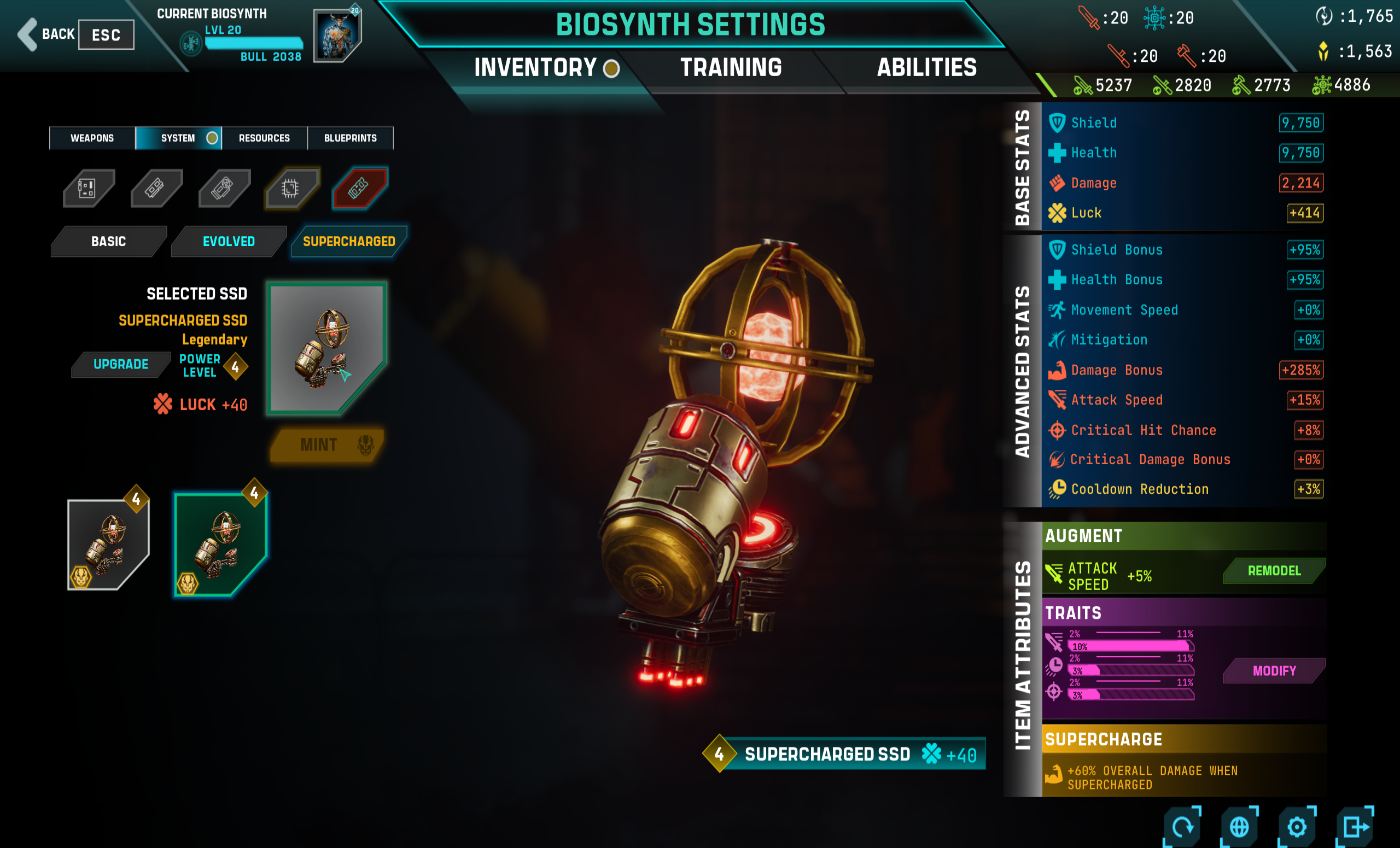Image resolution: width=1400 pixels, height=848 pixels.
Task: Modify the item traits
Action: coord(1274,671)
